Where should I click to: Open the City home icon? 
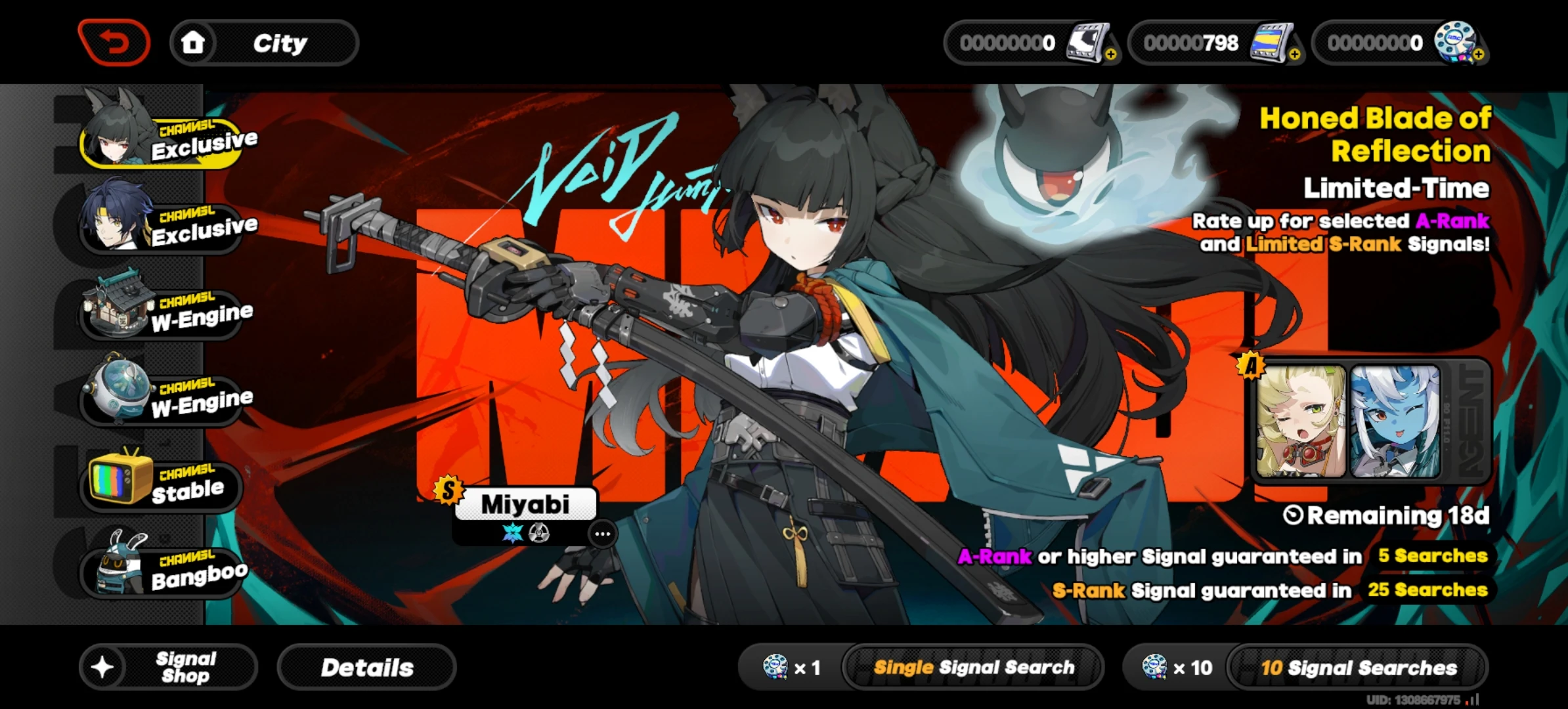pyautogui.click(x=194, y=42)
